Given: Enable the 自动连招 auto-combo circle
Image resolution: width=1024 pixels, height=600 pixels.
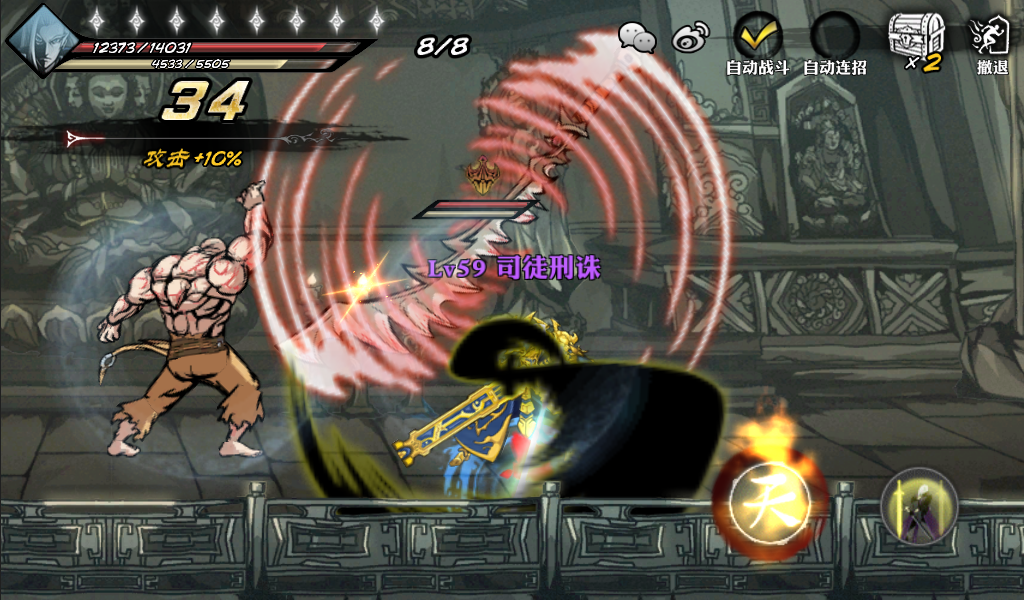Looking at the screenshot, I should pos(834,37).
